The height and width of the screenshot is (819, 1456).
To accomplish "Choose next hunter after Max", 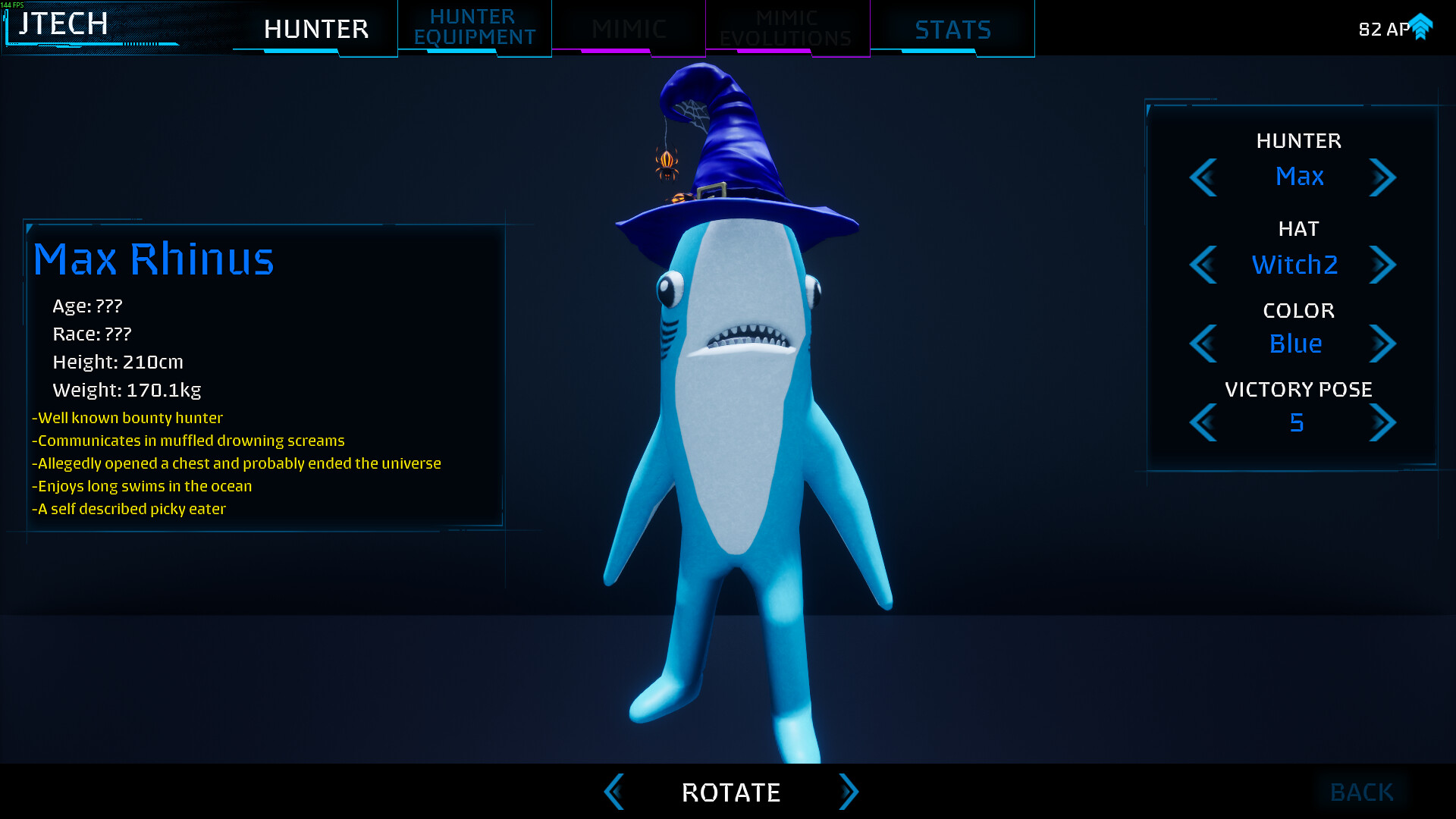I will click(x=1382, y=177).
